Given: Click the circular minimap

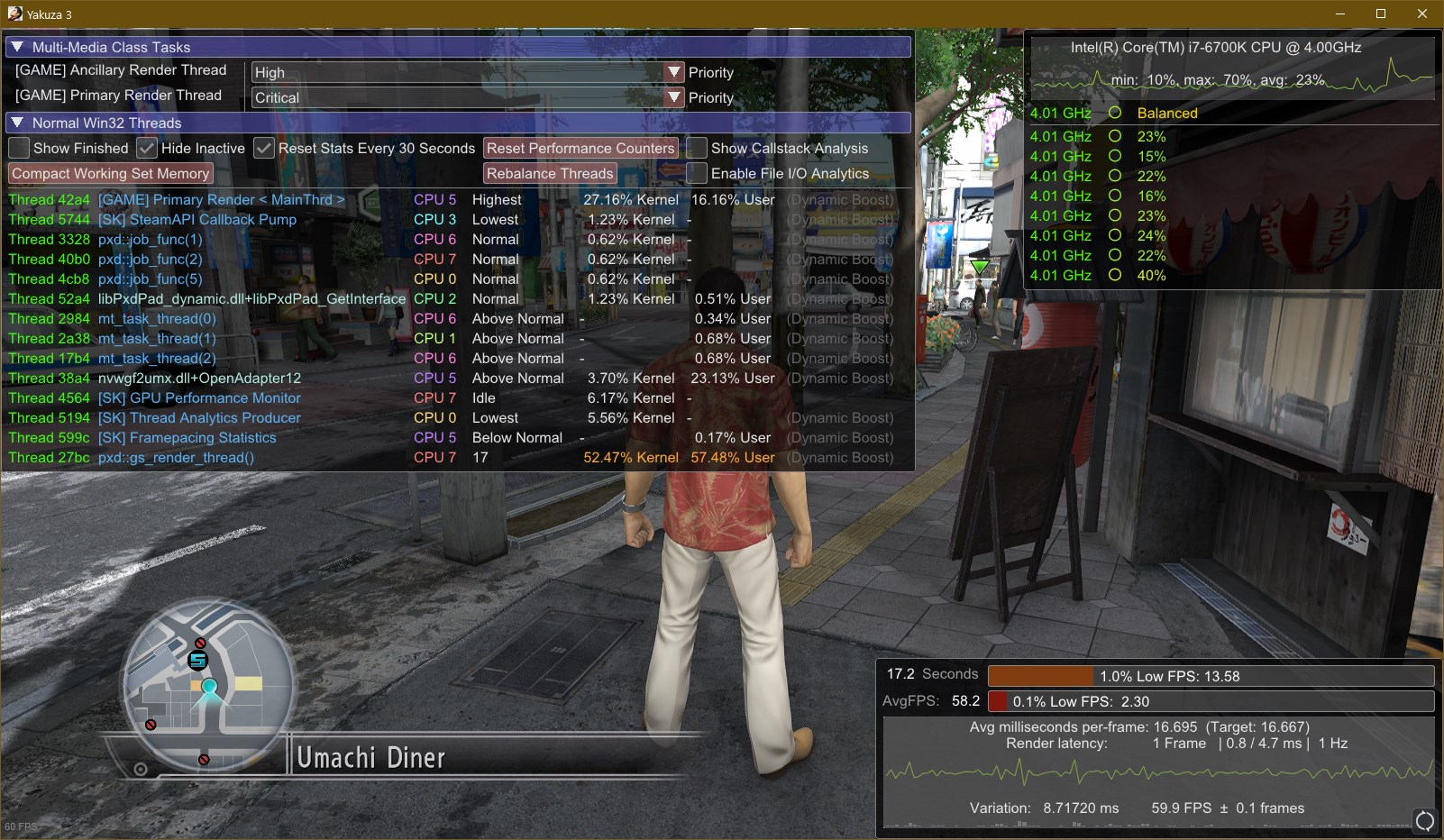Looking at the screenshot, I should (x=209, y=687).
